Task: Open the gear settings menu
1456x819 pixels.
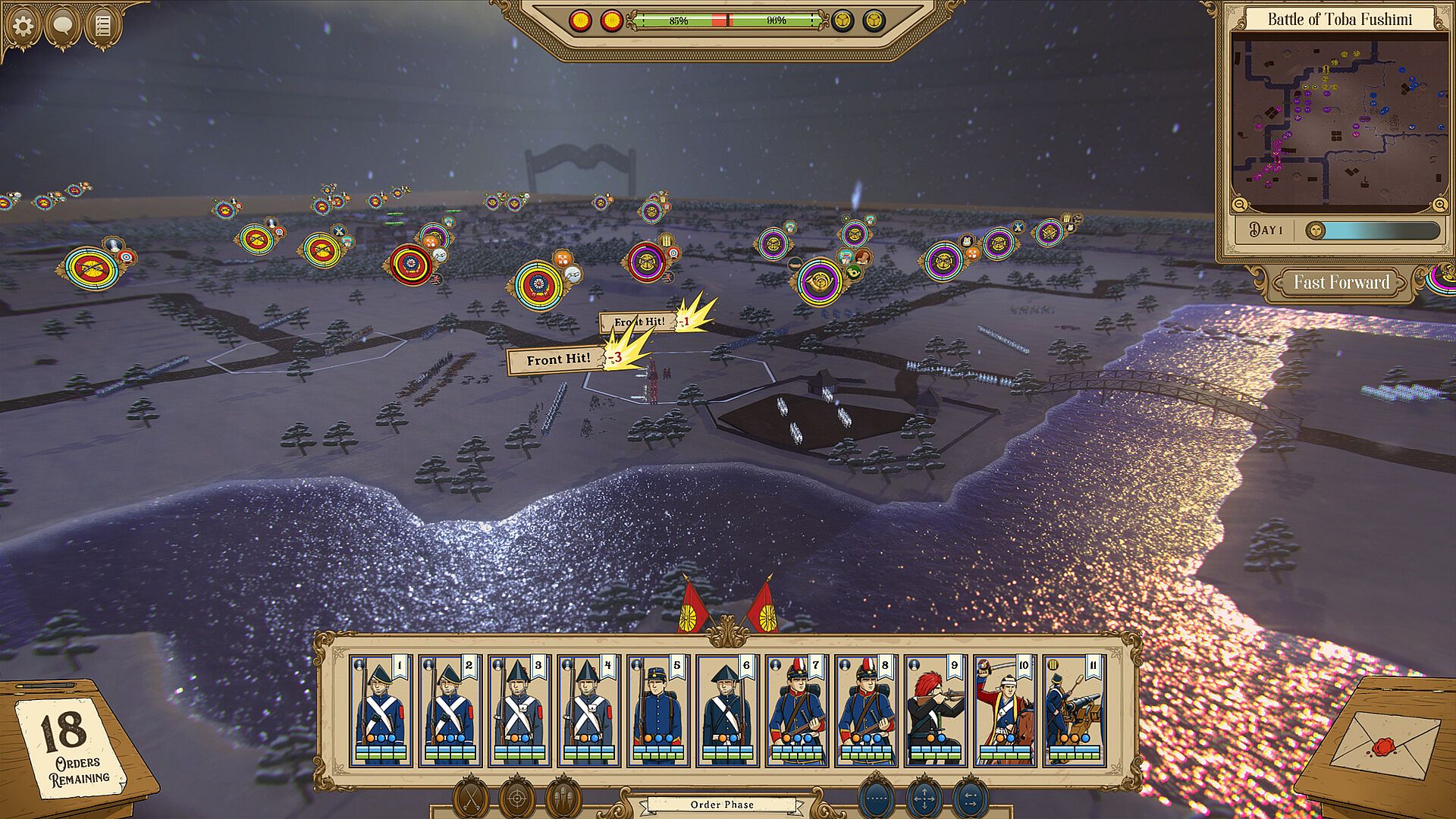Action: pyautogui.click(x=23, y=26)
